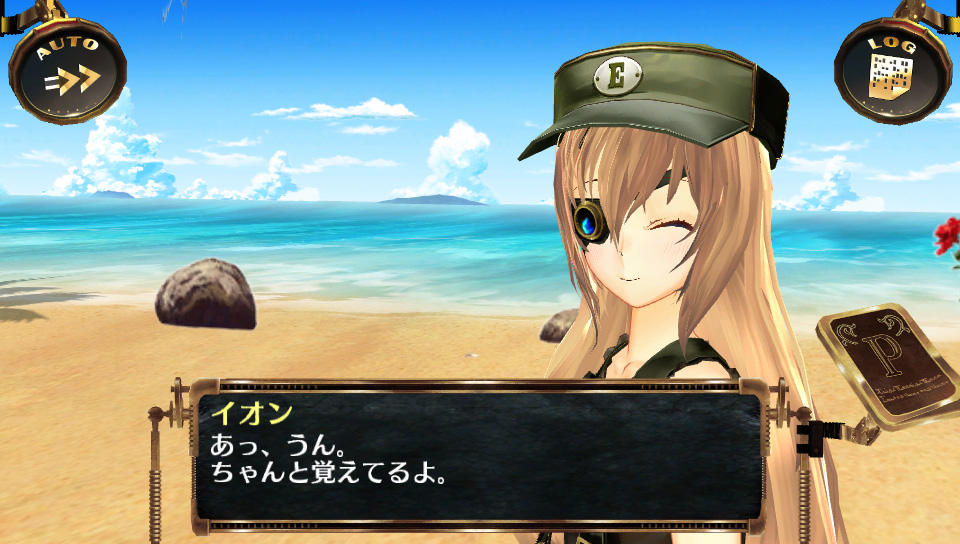Advance Ion's dialogue text box
Screen dimensions: 960x544
(478, 457)
